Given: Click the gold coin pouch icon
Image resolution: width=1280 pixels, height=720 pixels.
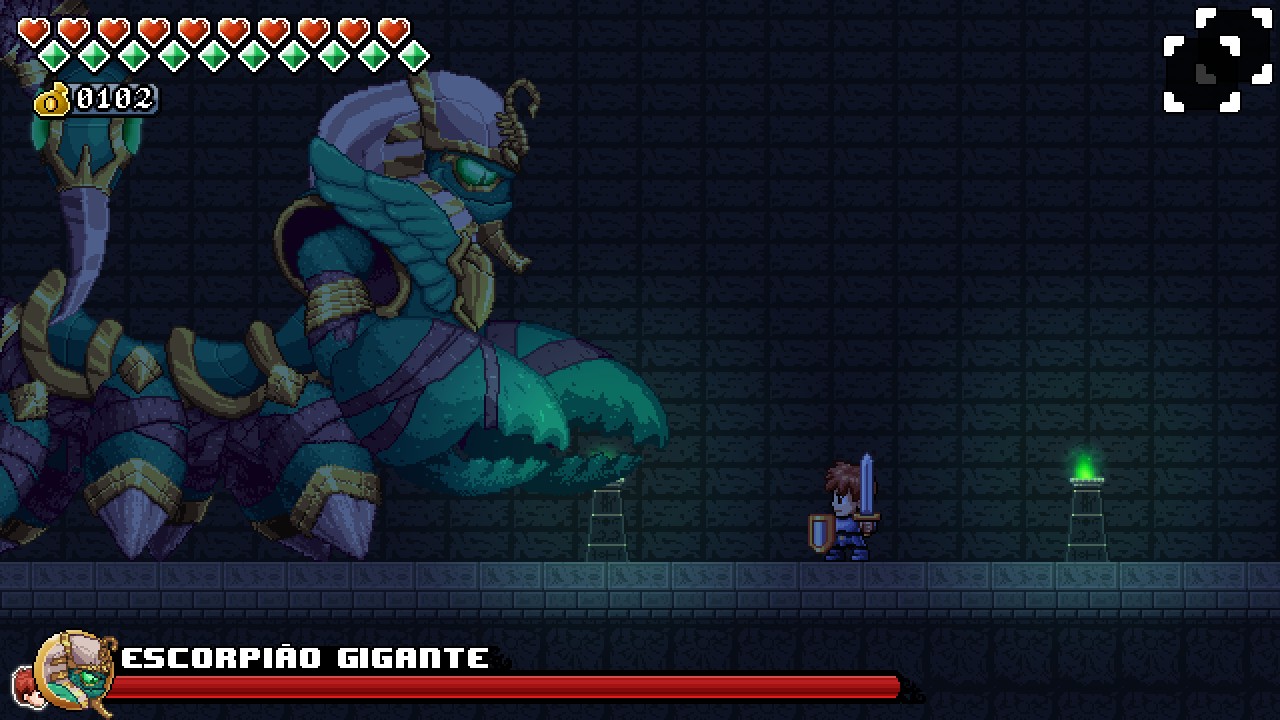Looking at the screenshot, I should [x=52, y=99].
